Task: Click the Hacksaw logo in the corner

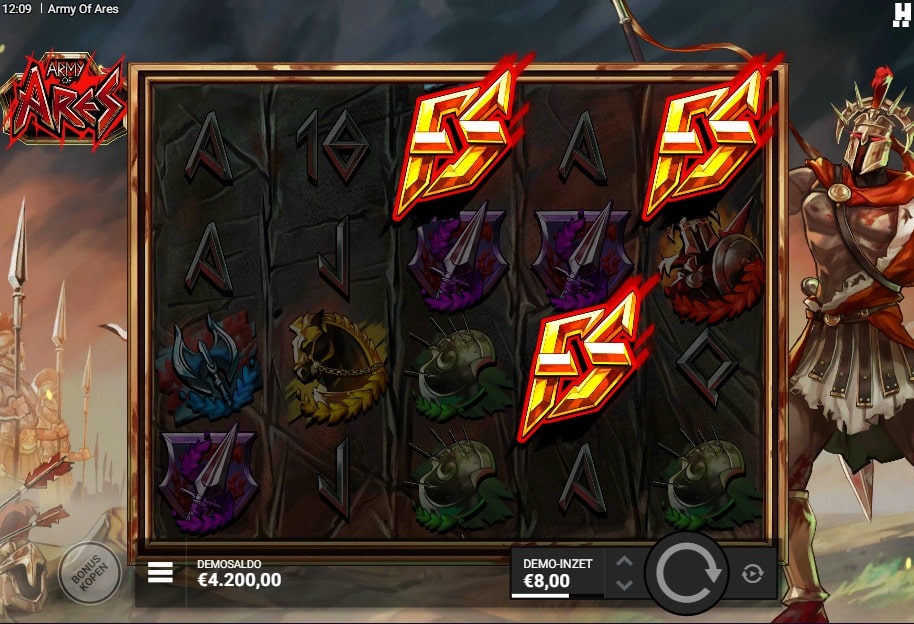Action: (901, 13)
